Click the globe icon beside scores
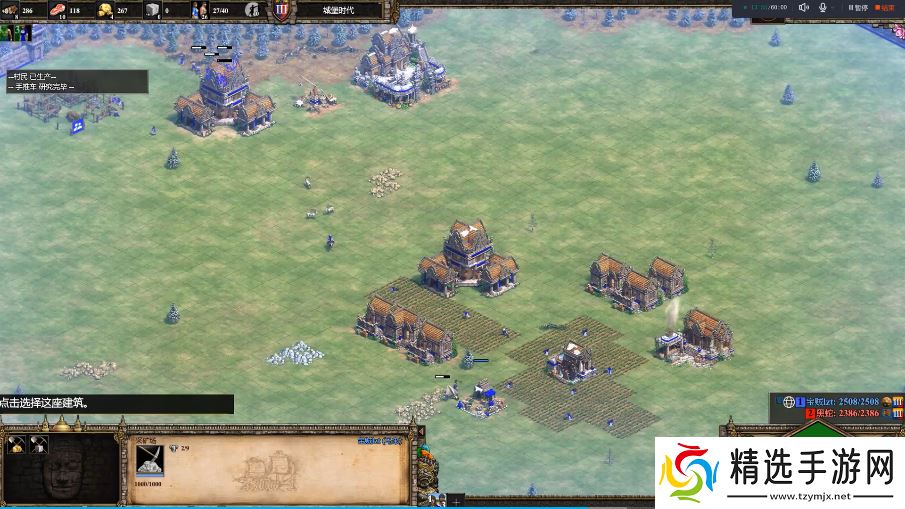The width and height of the screenshot is (905, 509). click(788, 401)
